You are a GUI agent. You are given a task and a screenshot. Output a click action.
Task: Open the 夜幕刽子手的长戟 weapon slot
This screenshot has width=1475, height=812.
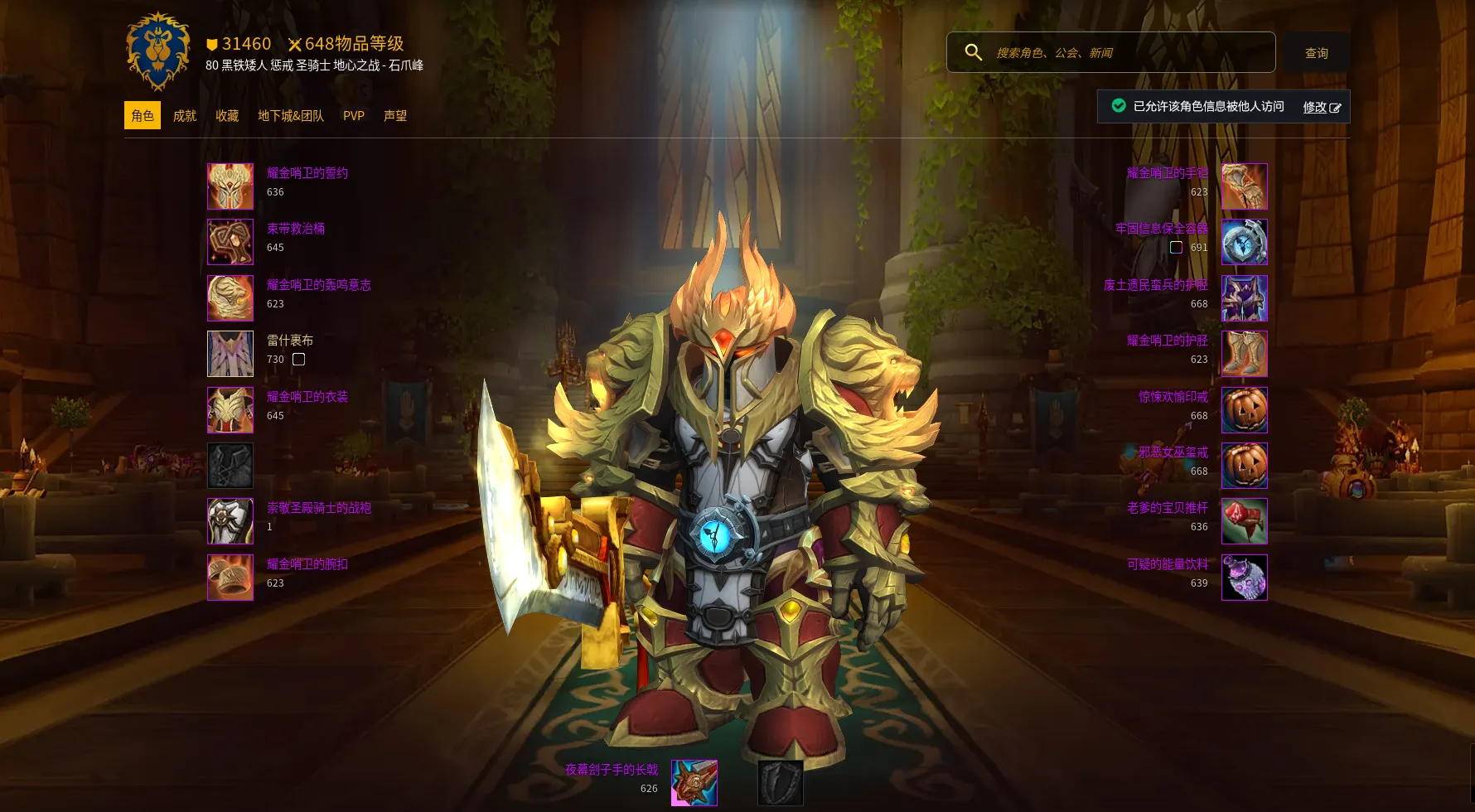[x=694, y=782]
